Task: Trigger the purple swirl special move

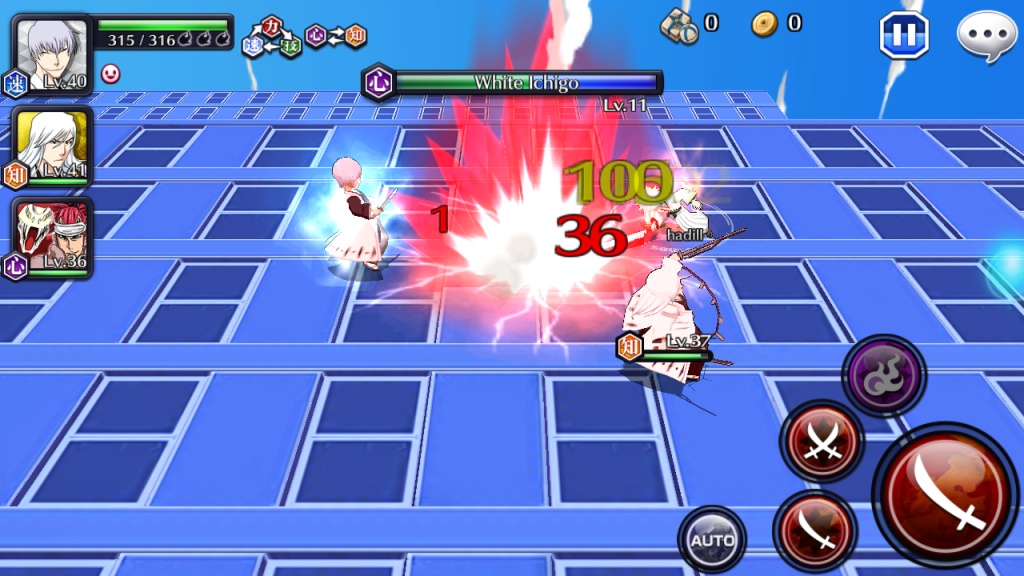Action: 884,376
